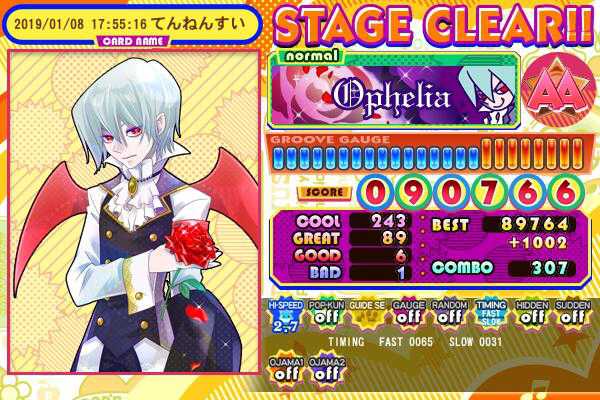The width and height of the screenshot is (600, 400).
Task: Select the TIMING FAST/SLOW option icon
Action: tap(487, 317)
